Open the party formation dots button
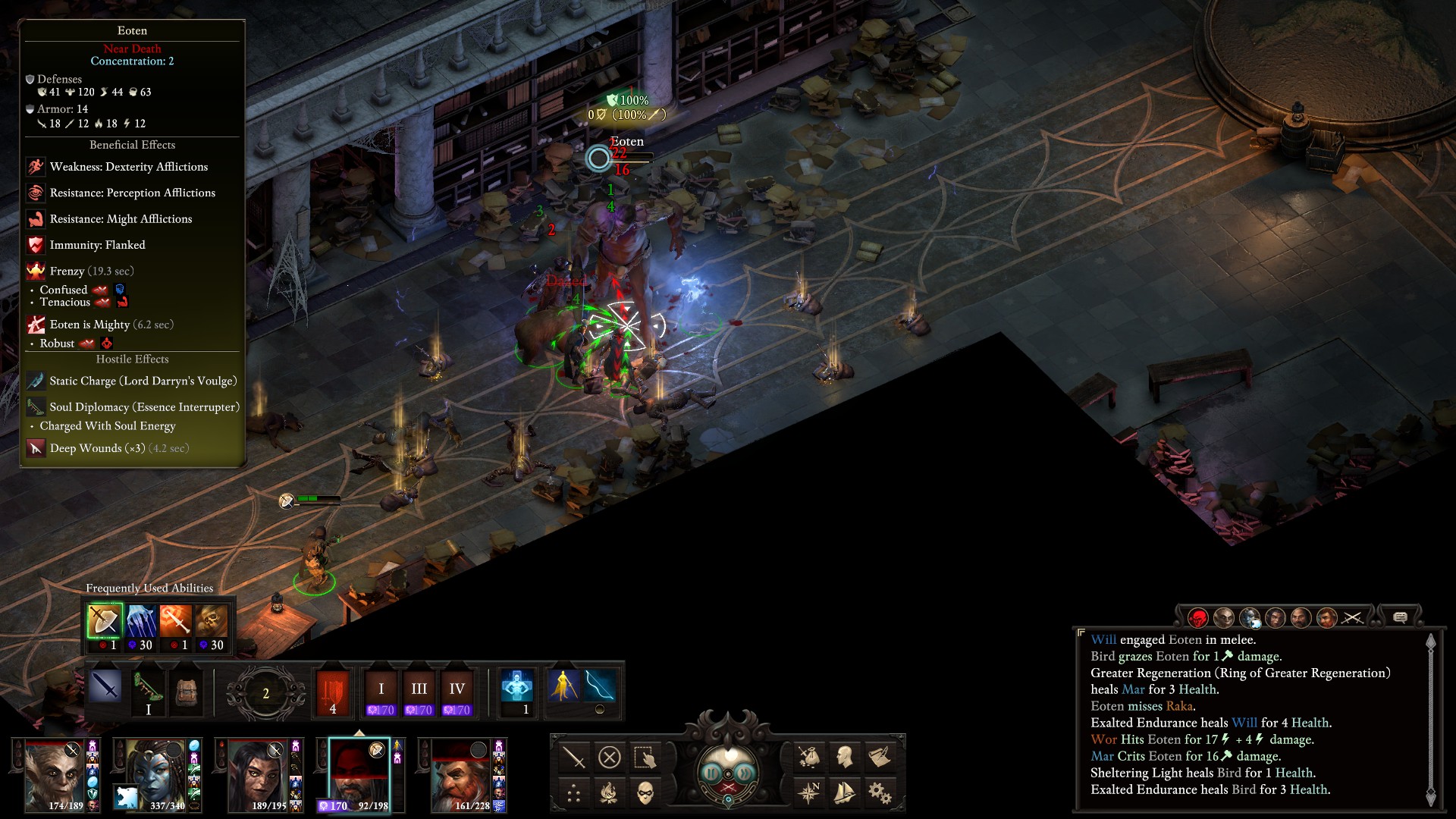 [x=574, y=793]
